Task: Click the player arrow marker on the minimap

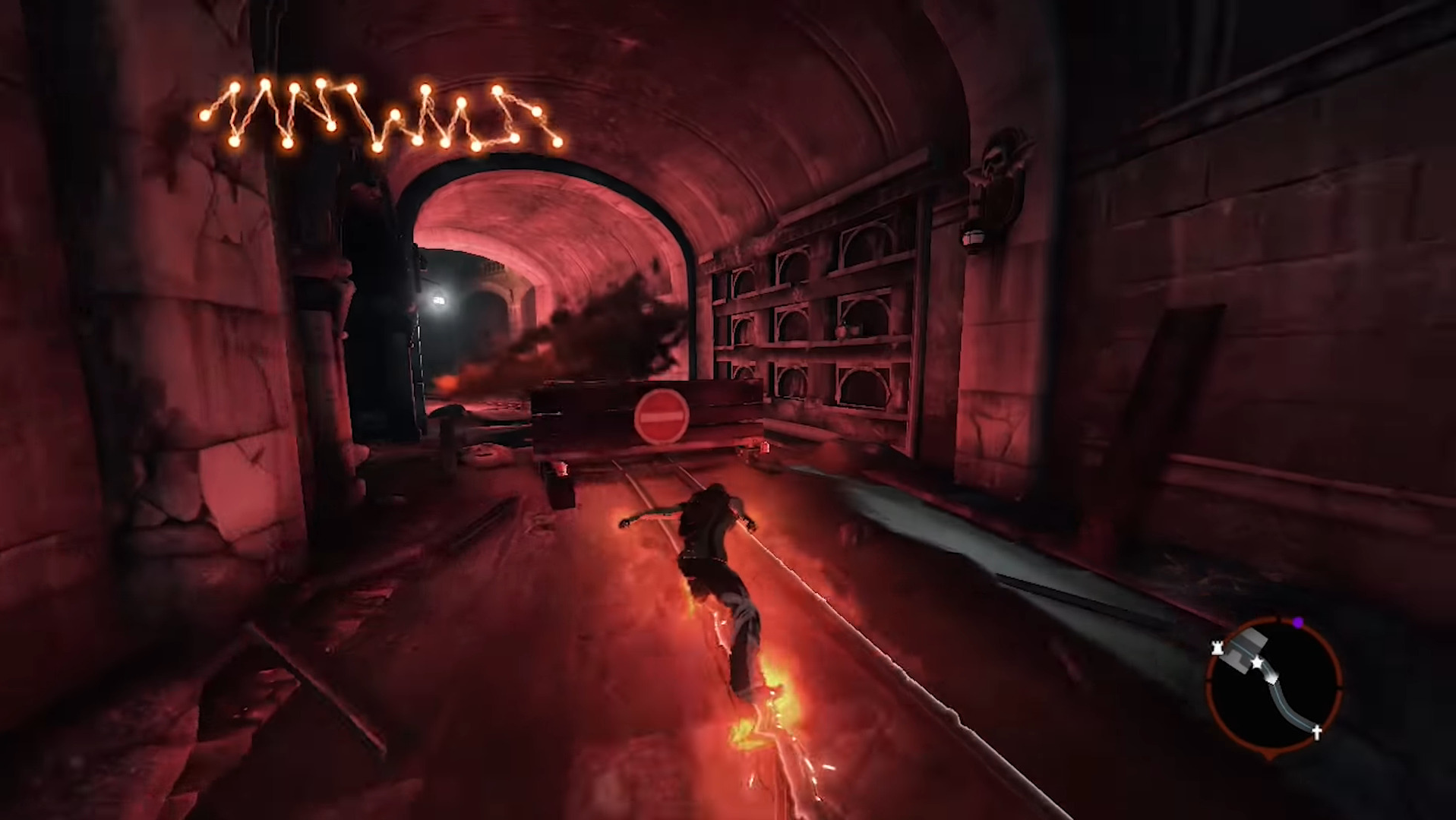Action: point(1272,678)
